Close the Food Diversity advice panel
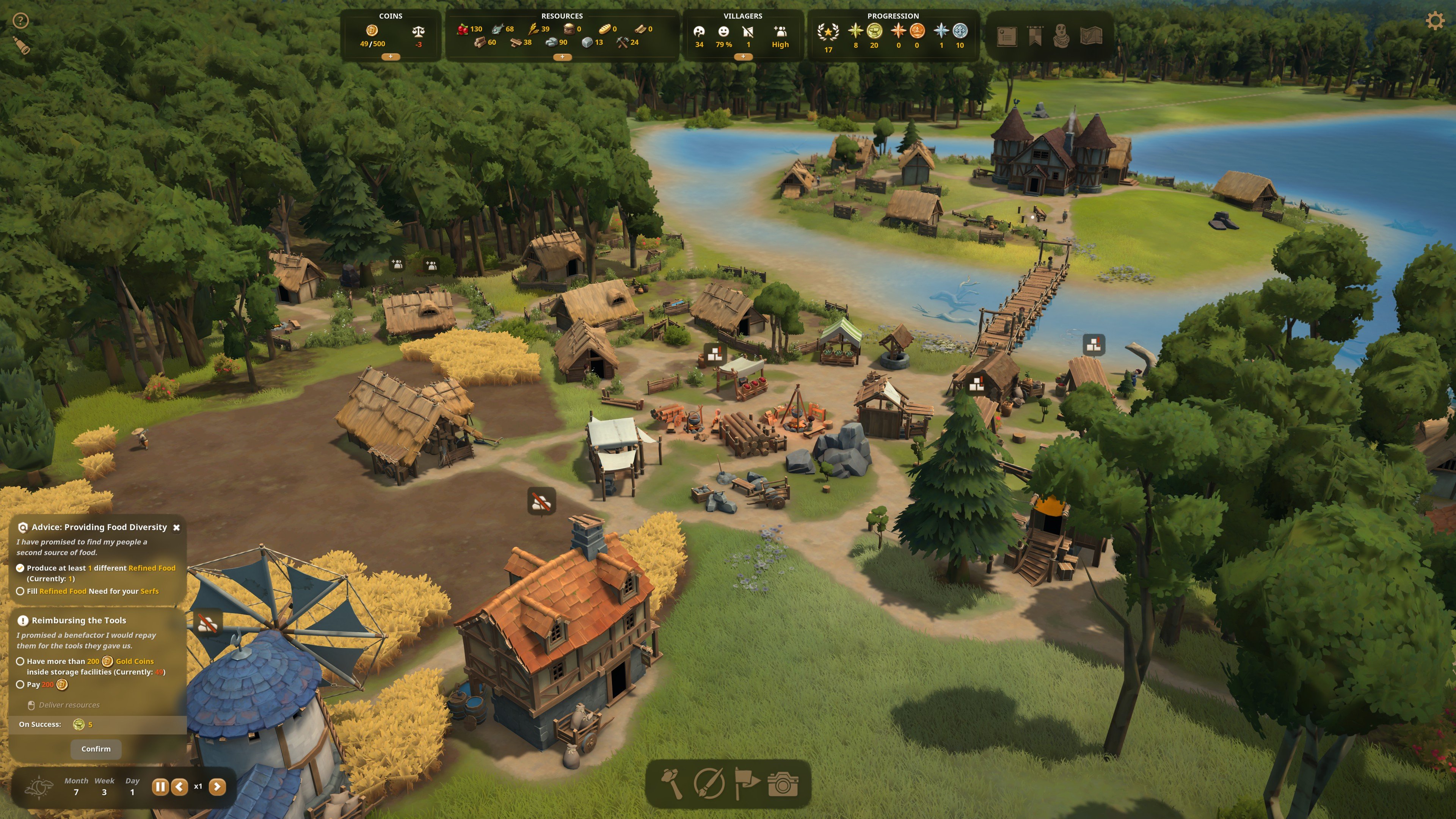 tap(176, 527)
